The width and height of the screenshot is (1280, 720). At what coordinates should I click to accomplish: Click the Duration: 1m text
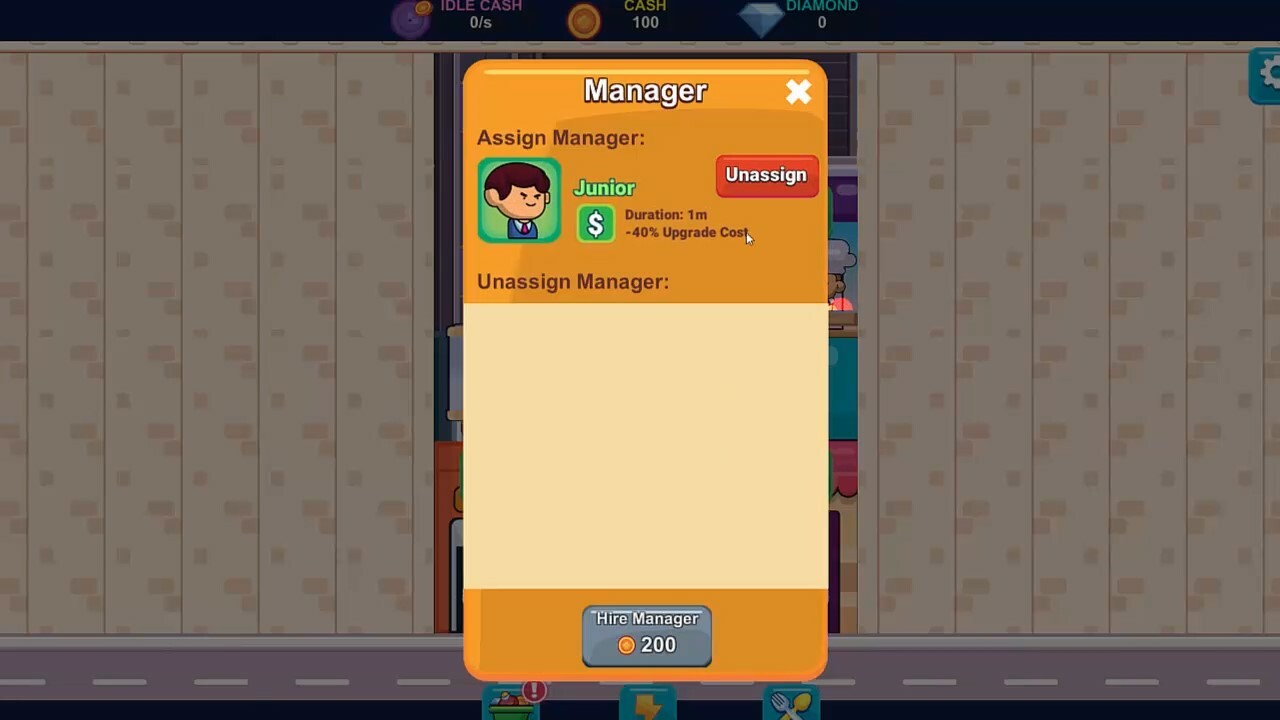point(665,214)
